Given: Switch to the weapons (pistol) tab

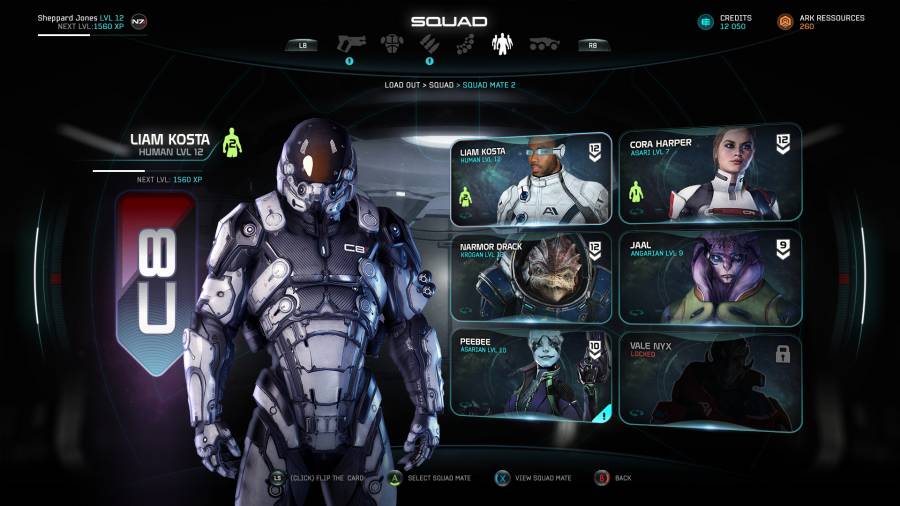Looking at the screenshot, I should click(351, 43).
